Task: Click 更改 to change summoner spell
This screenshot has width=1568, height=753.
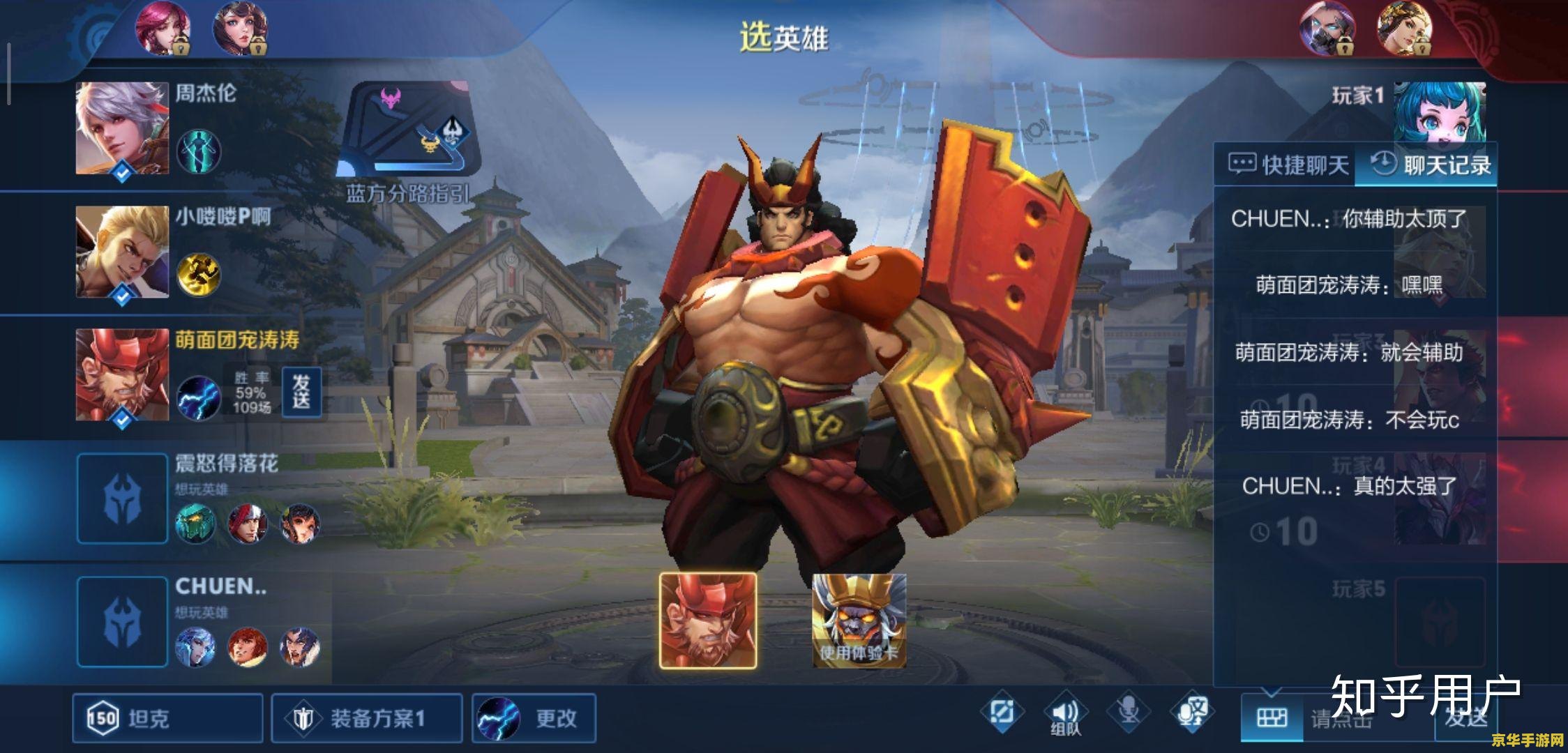Action: [x=534, y=717]
